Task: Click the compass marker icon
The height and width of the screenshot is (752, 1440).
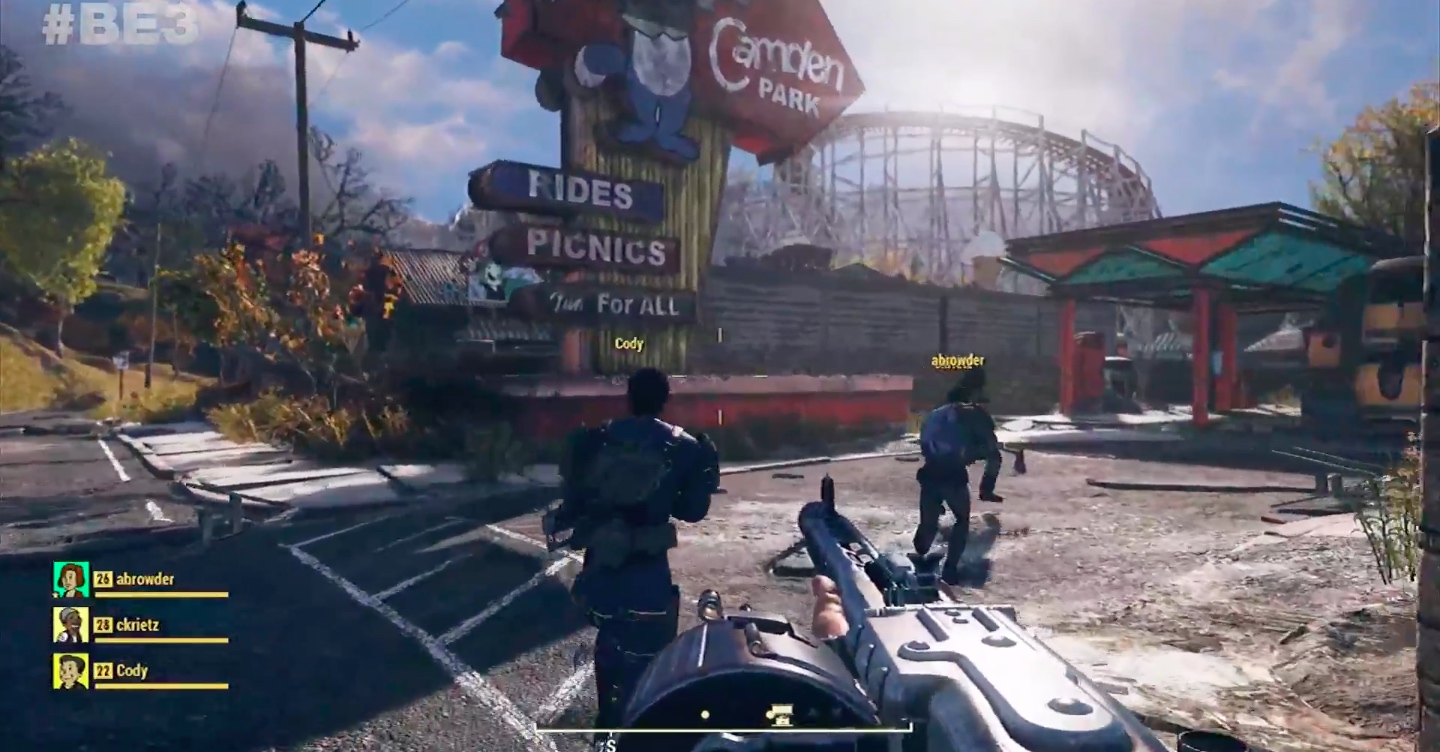Action: [778, 714]
